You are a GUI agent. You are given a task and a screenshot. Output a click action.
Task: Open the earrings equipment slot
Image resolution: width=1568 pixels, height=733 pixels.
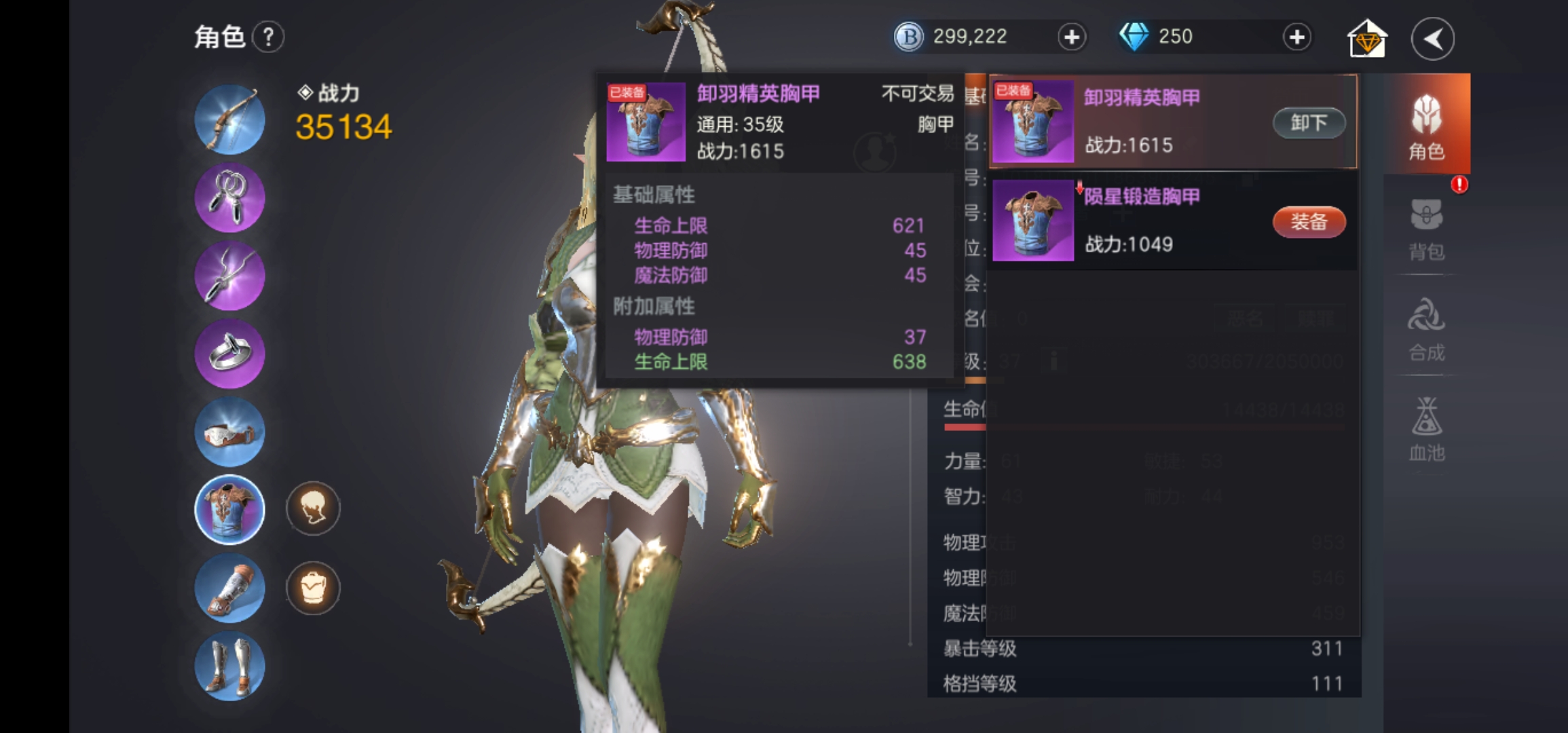tap(229, 198)
